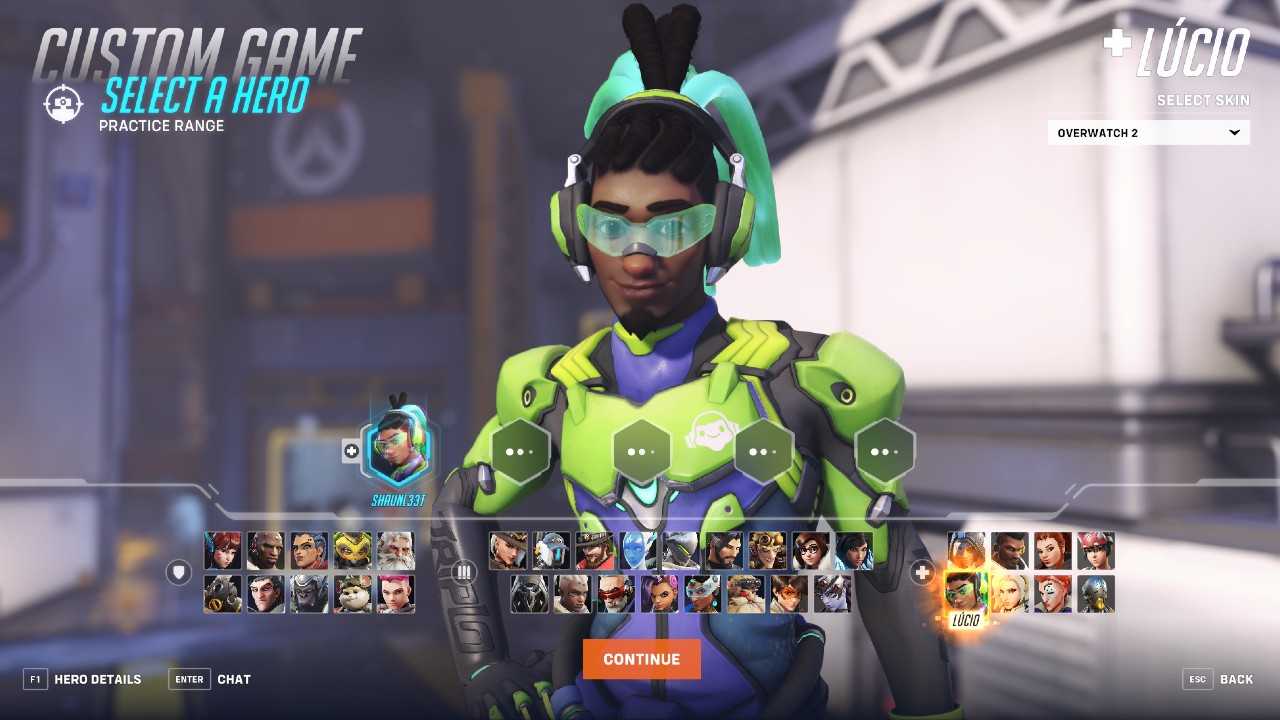The height and width of the screenshot is (720, 1280).
Task: Choose Reinhardt from the tank roster
Action: pos(395,551)
